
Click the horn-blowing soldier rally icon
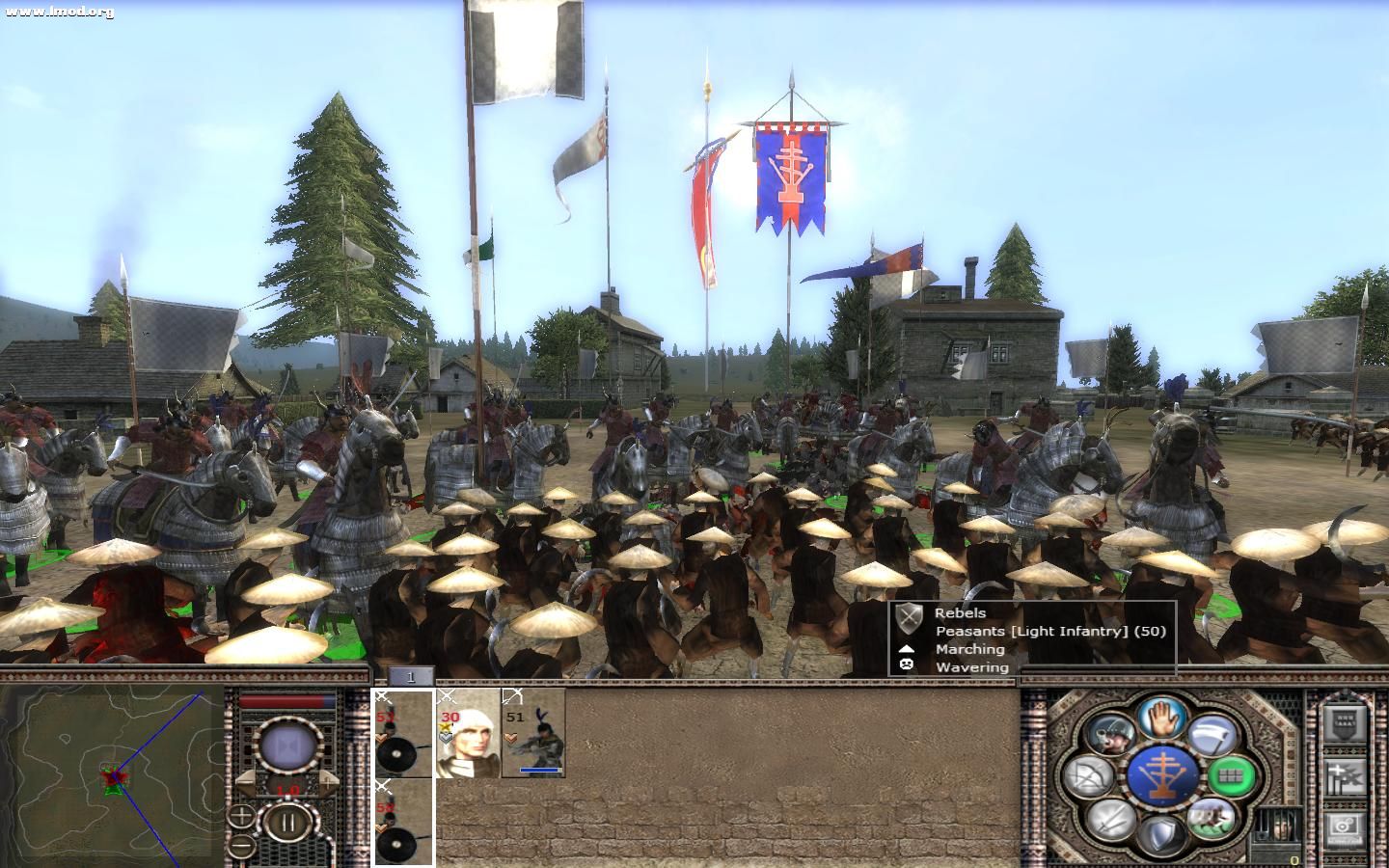(1110, 735)
